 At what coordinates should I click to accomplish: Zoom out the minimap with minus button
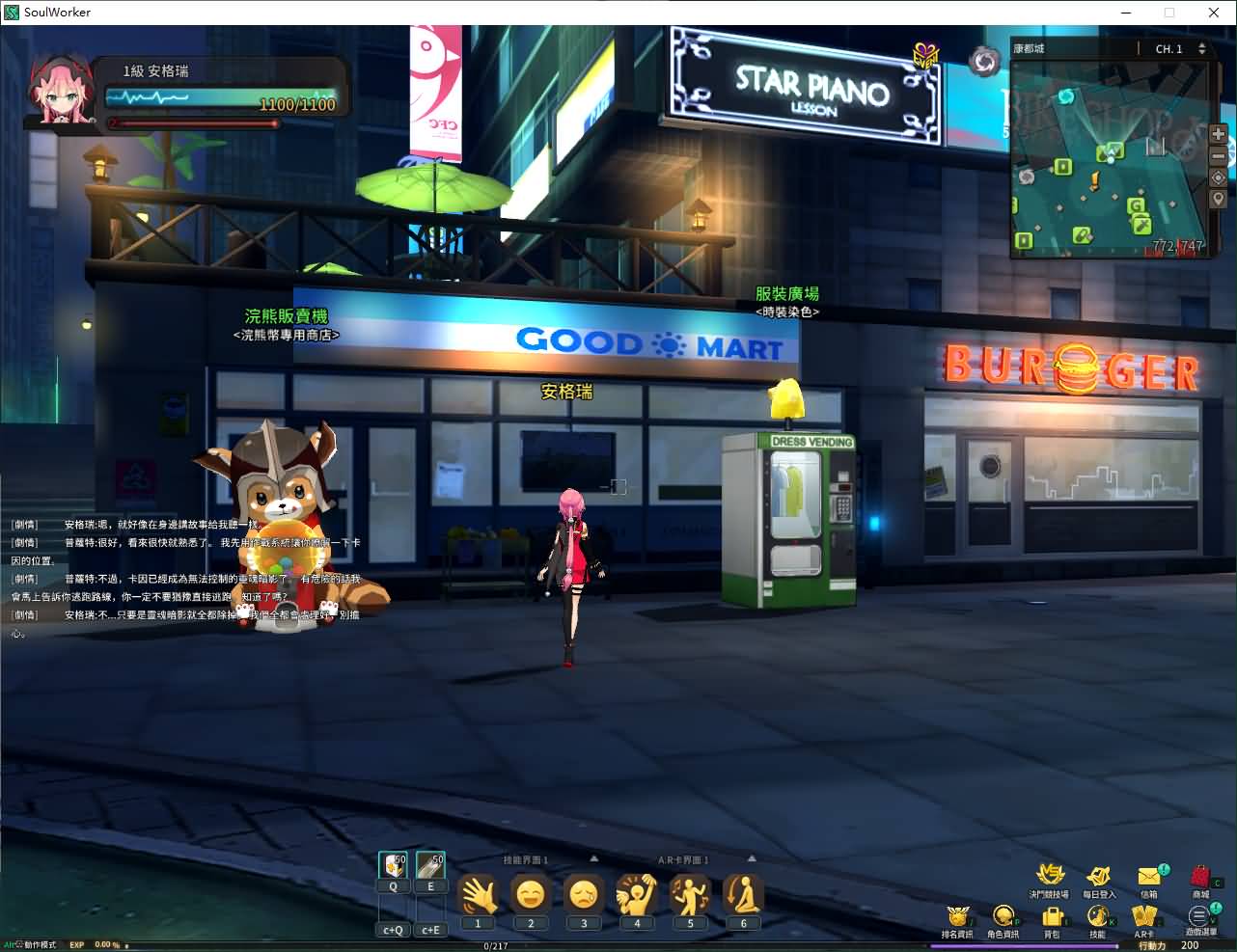[1218, 156]
